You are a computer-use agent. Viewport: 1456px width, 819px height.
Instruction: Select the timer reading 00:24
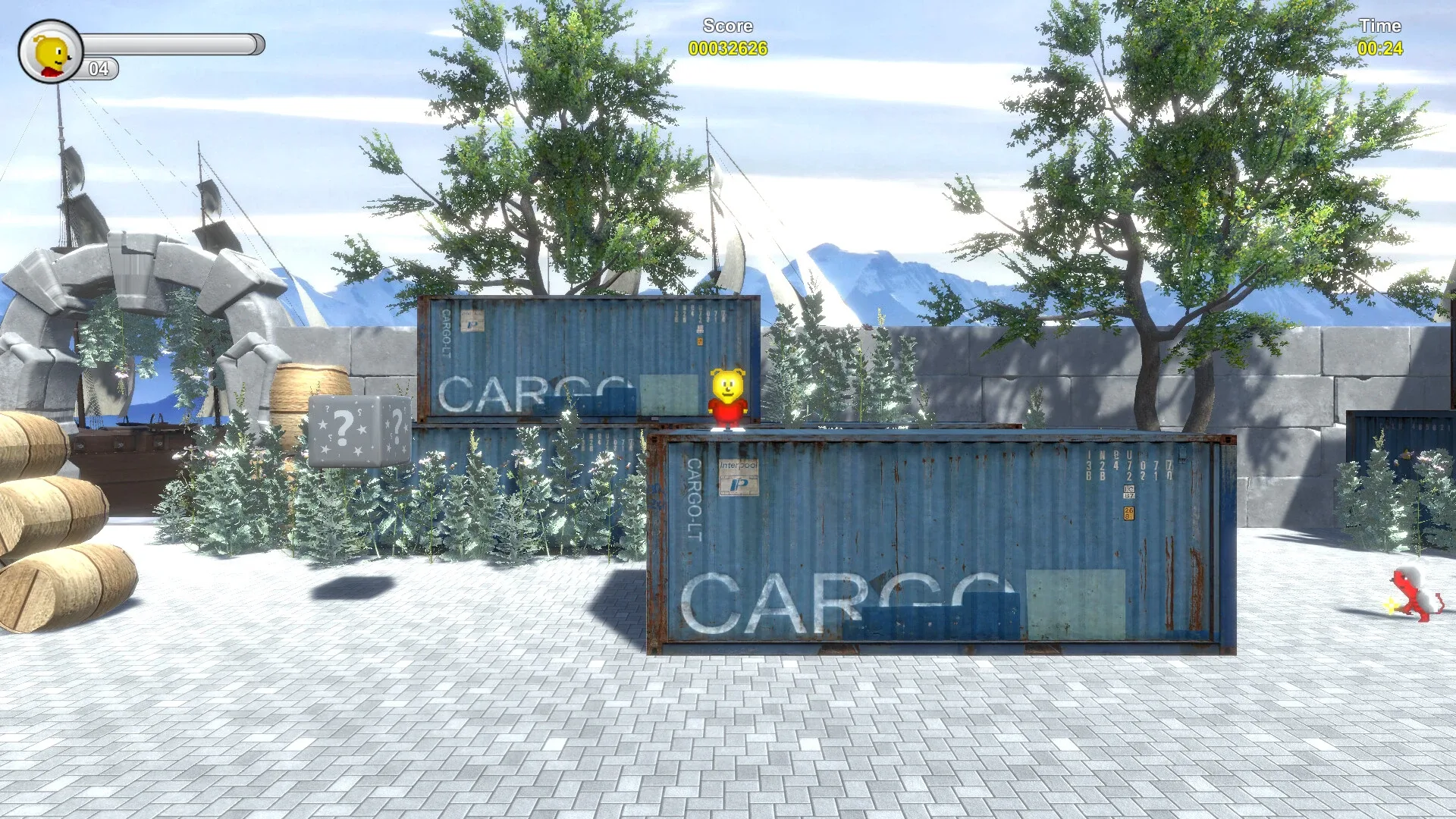(x=1380, y=47)
